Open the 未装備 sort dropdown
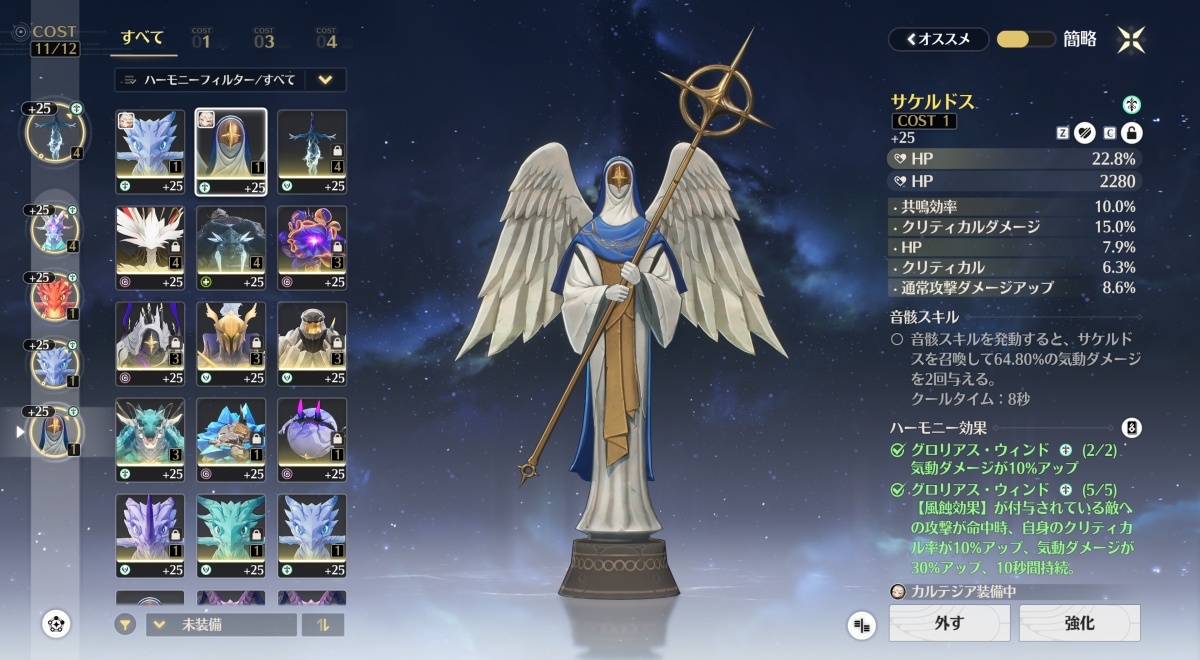 (x=221, y=625)
